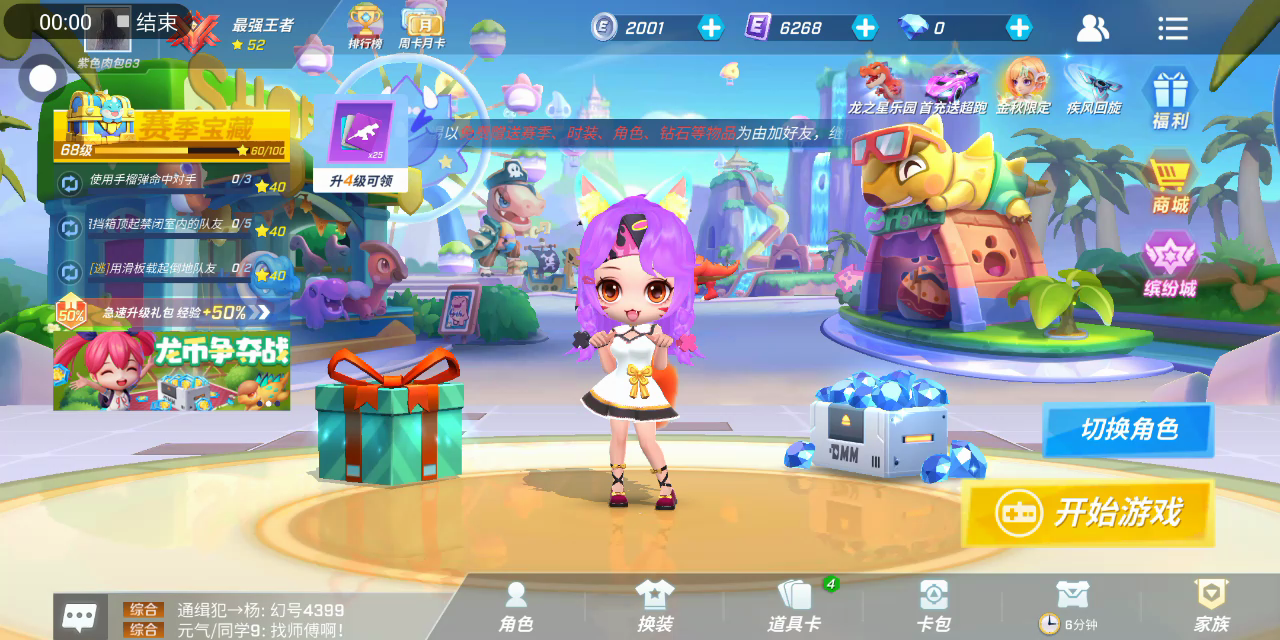Open the chat speech bubble button
Screen dimensions: 1280x640
click(80, 615)
